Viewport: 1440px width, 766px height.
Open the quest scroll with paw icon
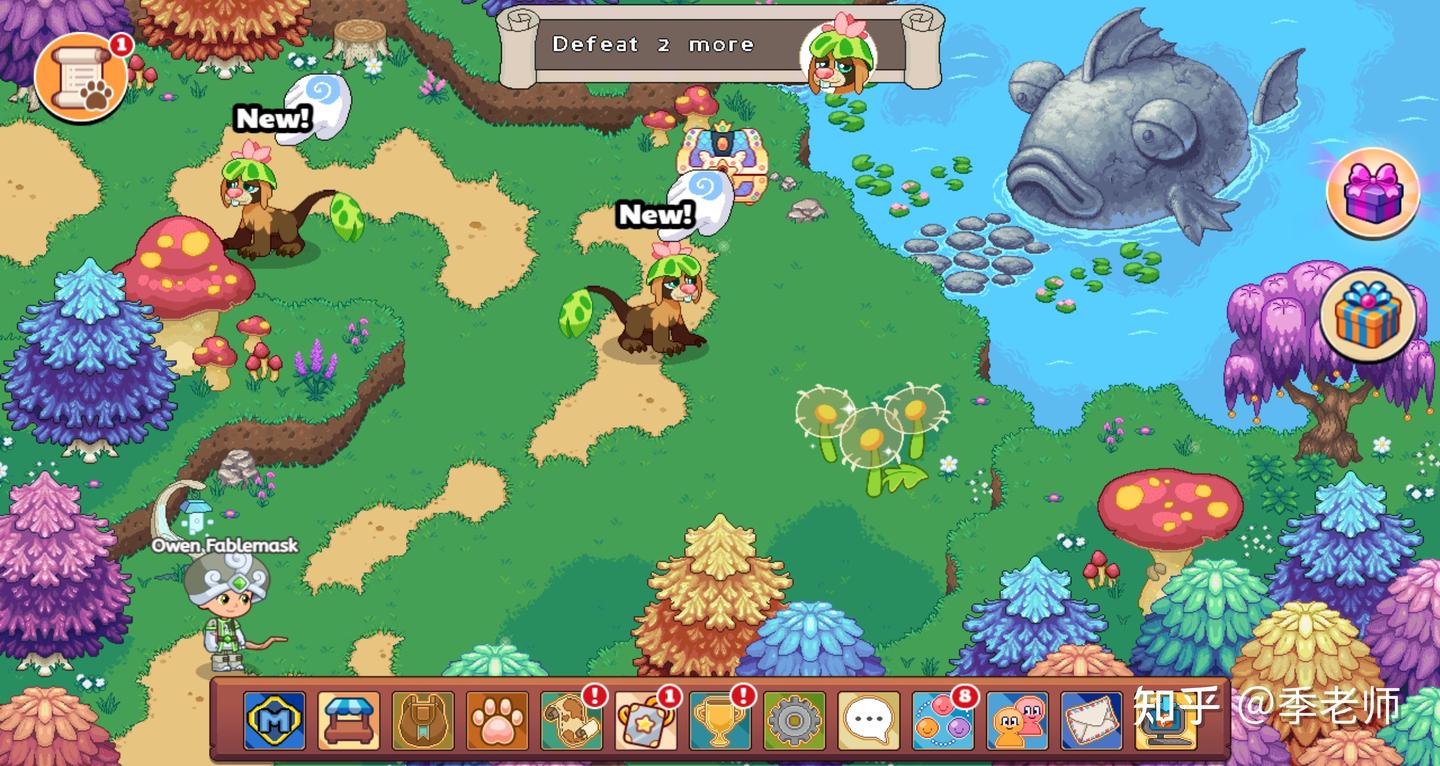pos(82,77)
